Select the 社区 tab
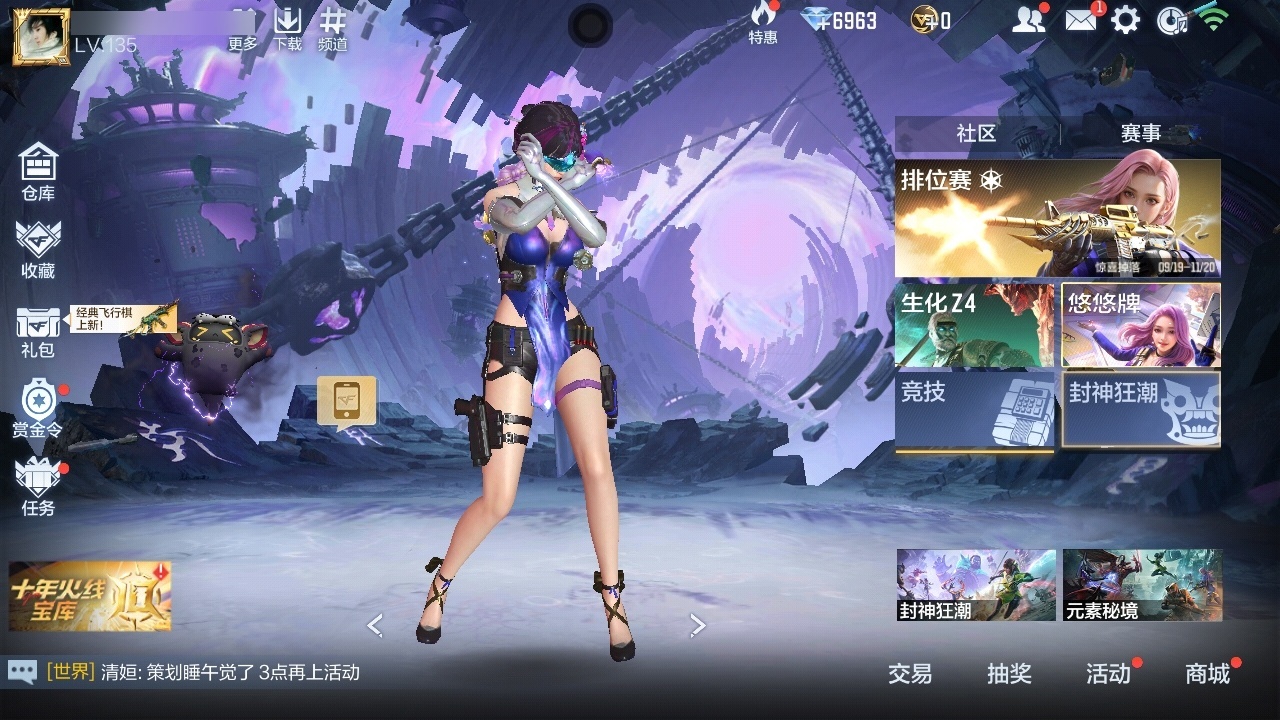Viewport: 1280px width, 720px height. tap(973, 131)
